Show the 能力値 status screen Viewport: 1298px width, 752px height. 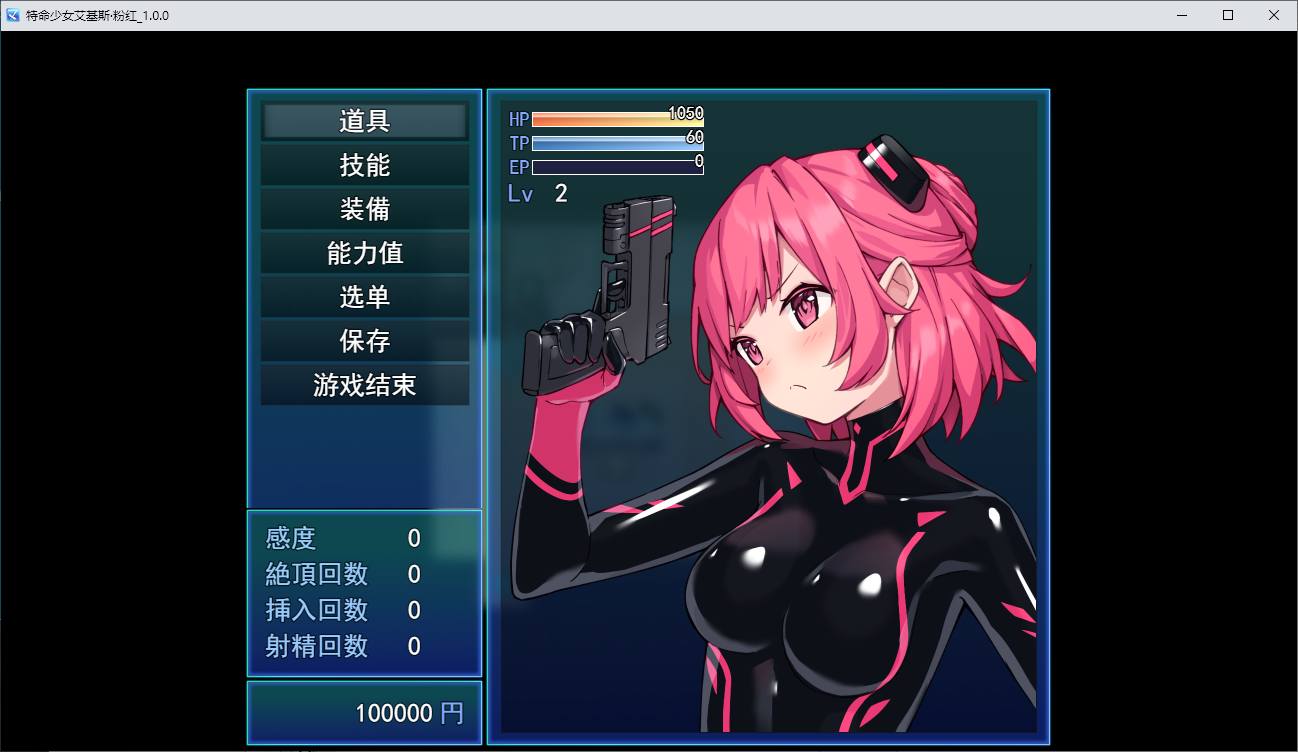365,254
